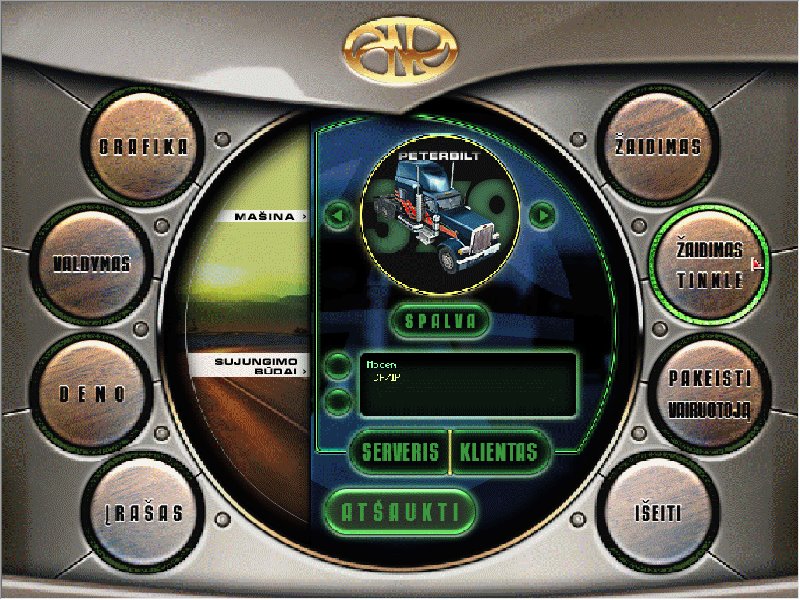The image size is (800, 600).
Task: Choose the TCP/IP connection entry
Action: point(385,380)
